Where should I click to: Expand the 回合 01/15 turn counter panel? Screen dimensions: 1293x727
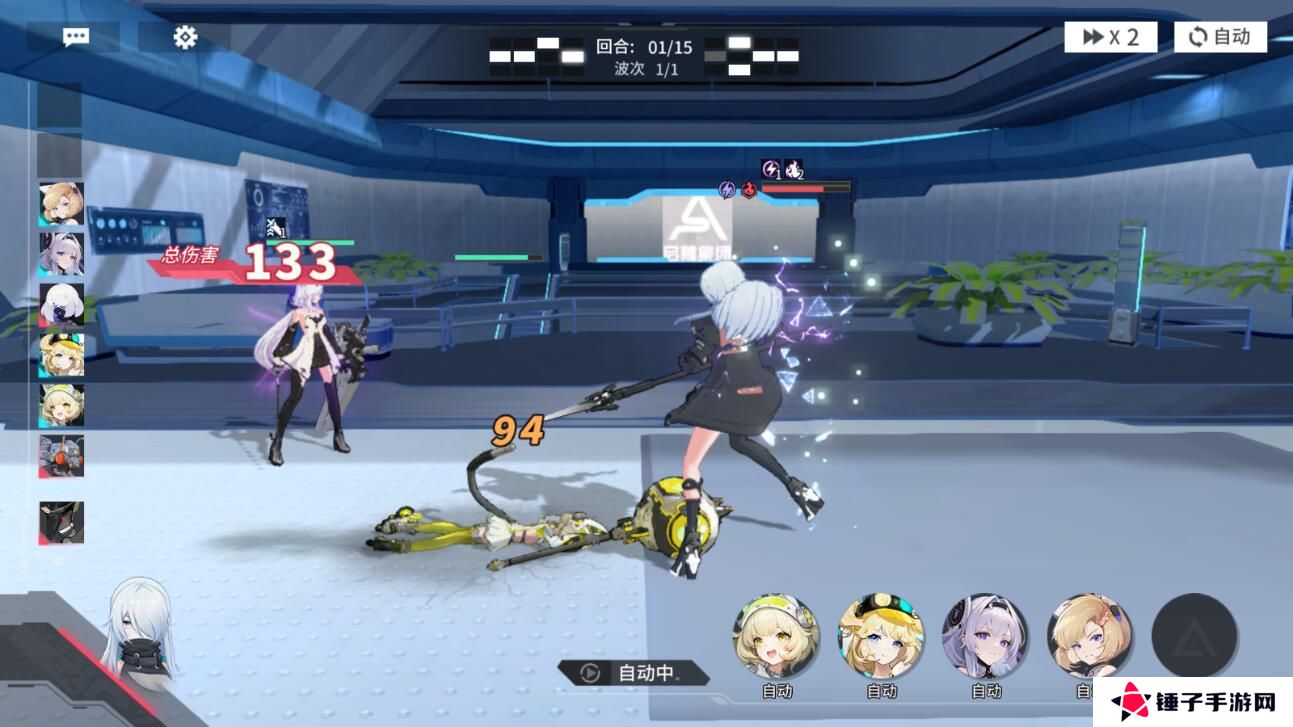[646, 45]
